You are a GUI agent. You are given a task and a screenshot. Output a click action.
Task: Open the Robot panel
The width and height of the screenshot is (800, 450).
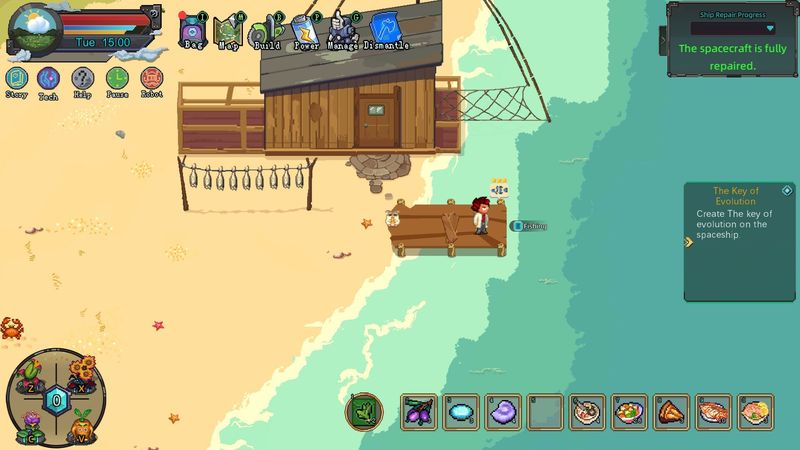(152, 78)
